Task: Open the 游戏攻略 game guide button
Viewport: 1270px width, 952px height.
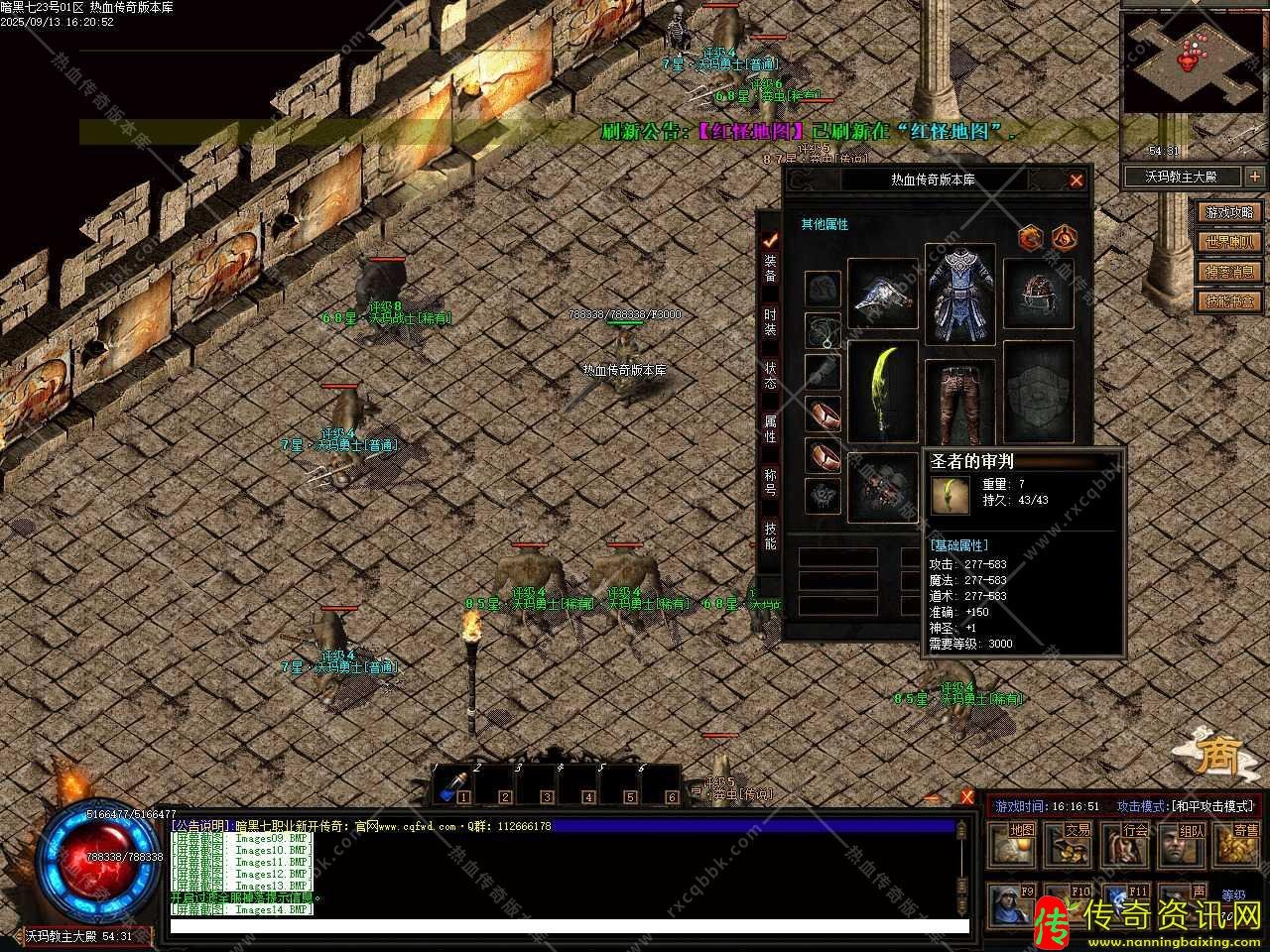Action: point(1229,212)
